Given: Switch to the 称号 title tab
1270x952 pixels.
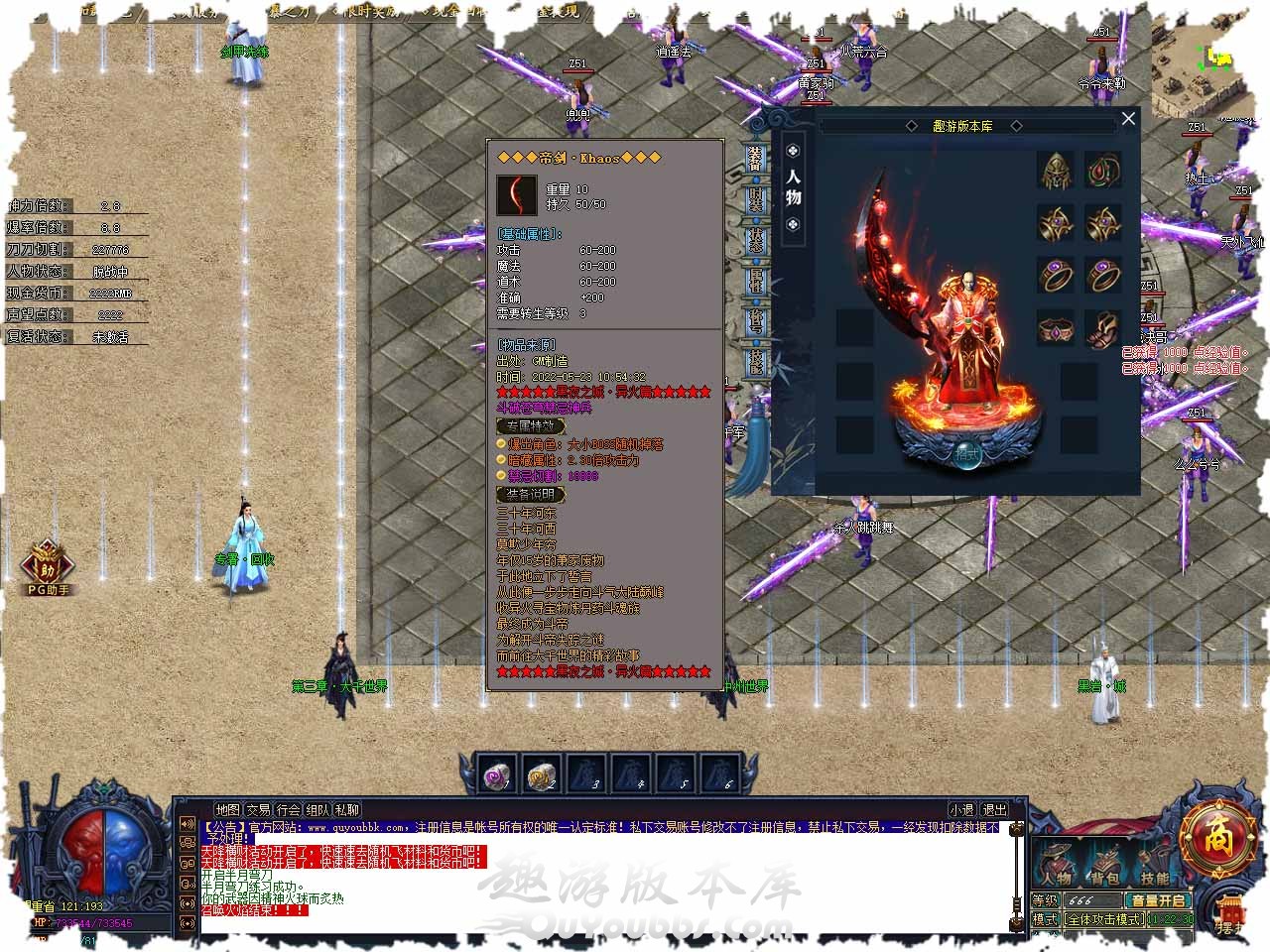Looking at the screenshot, I should click(757, 319).
